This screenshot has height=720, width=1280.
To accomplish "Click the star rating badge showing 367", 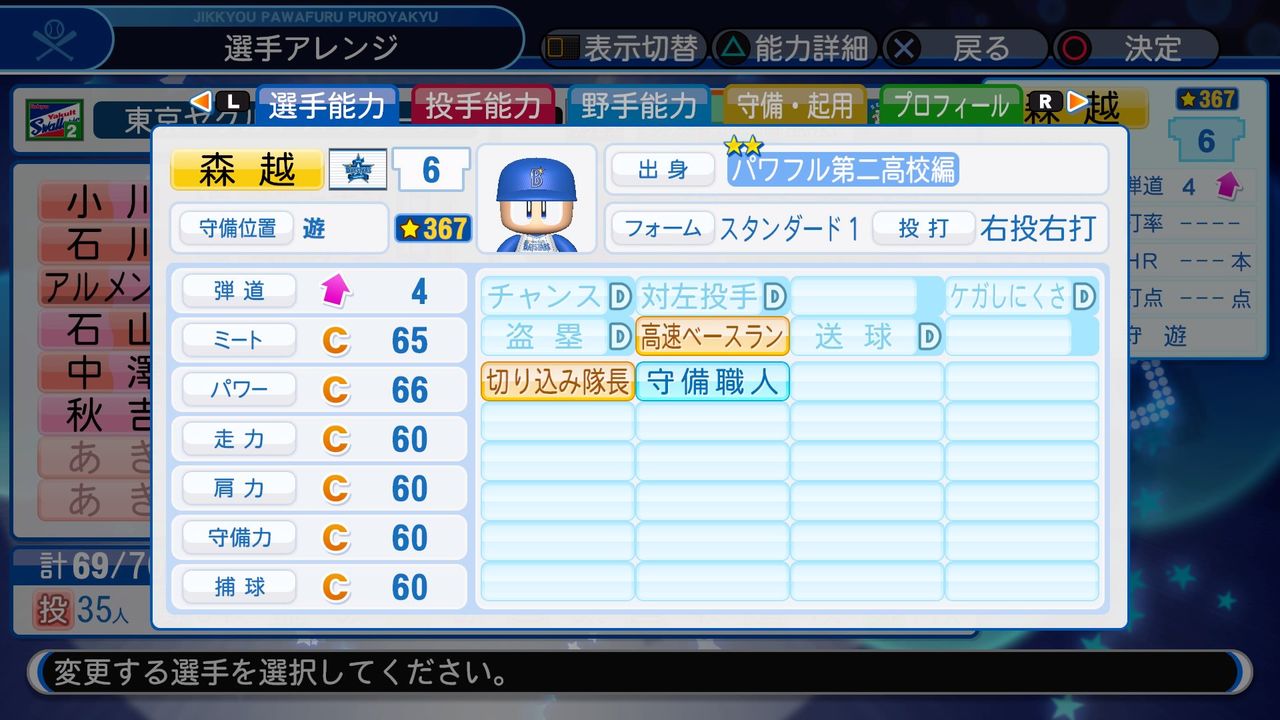I will [432, 228].
